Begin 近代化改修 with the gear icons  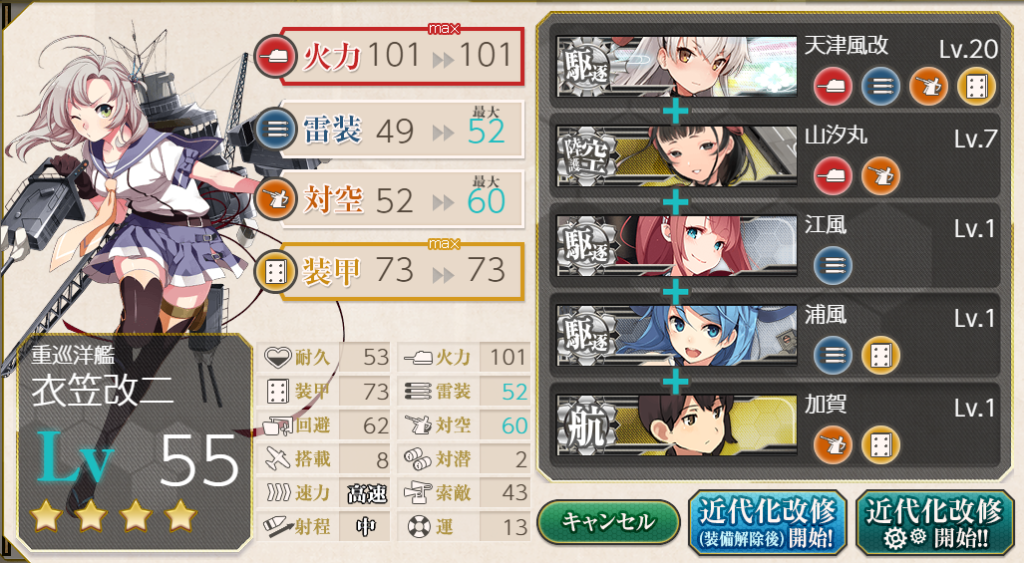pos(933,522)
